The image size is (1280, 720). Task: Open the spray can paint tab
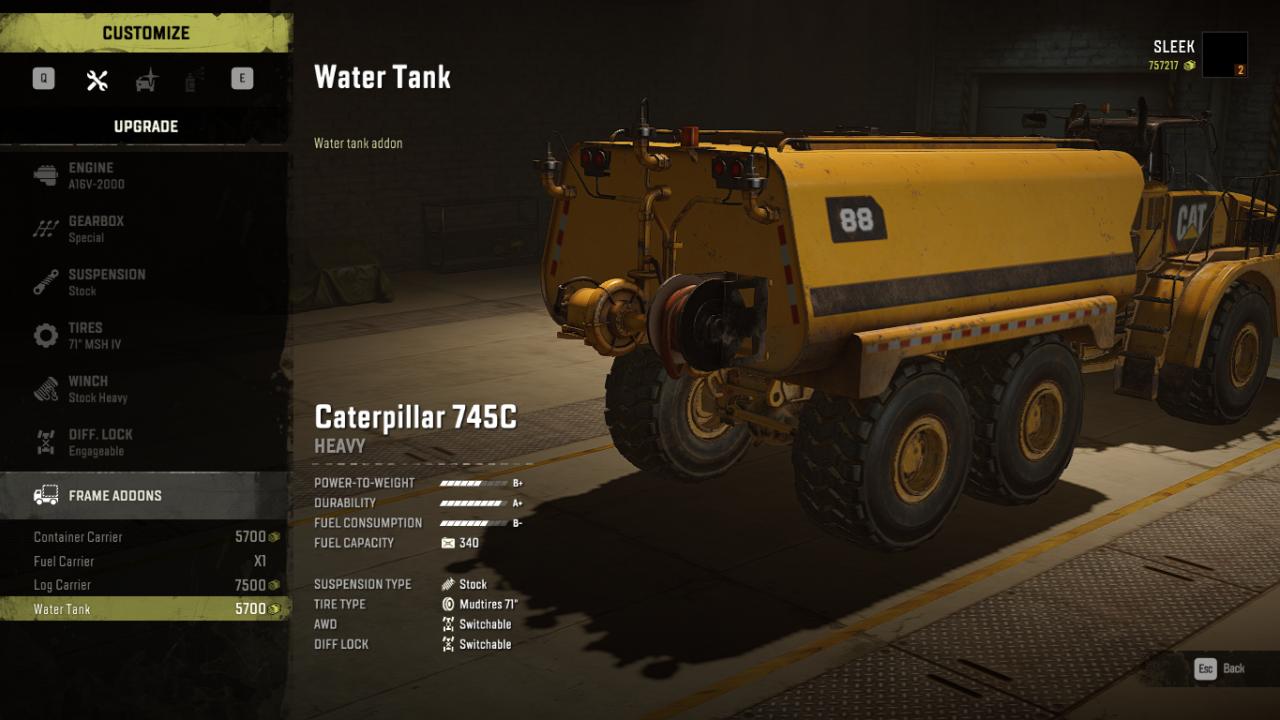click(x=190, y=80)
